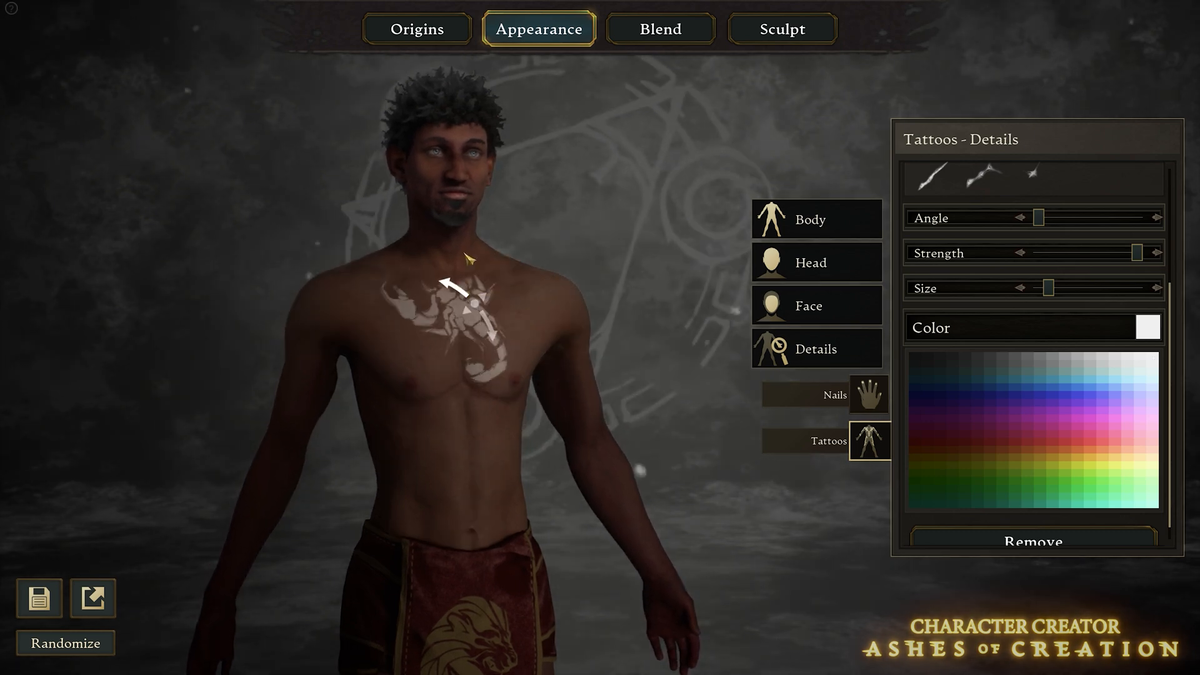This screenshot has width=1200, height=675.
Task: Increase Angle with the right arrow
Action: pos(1157,217)
